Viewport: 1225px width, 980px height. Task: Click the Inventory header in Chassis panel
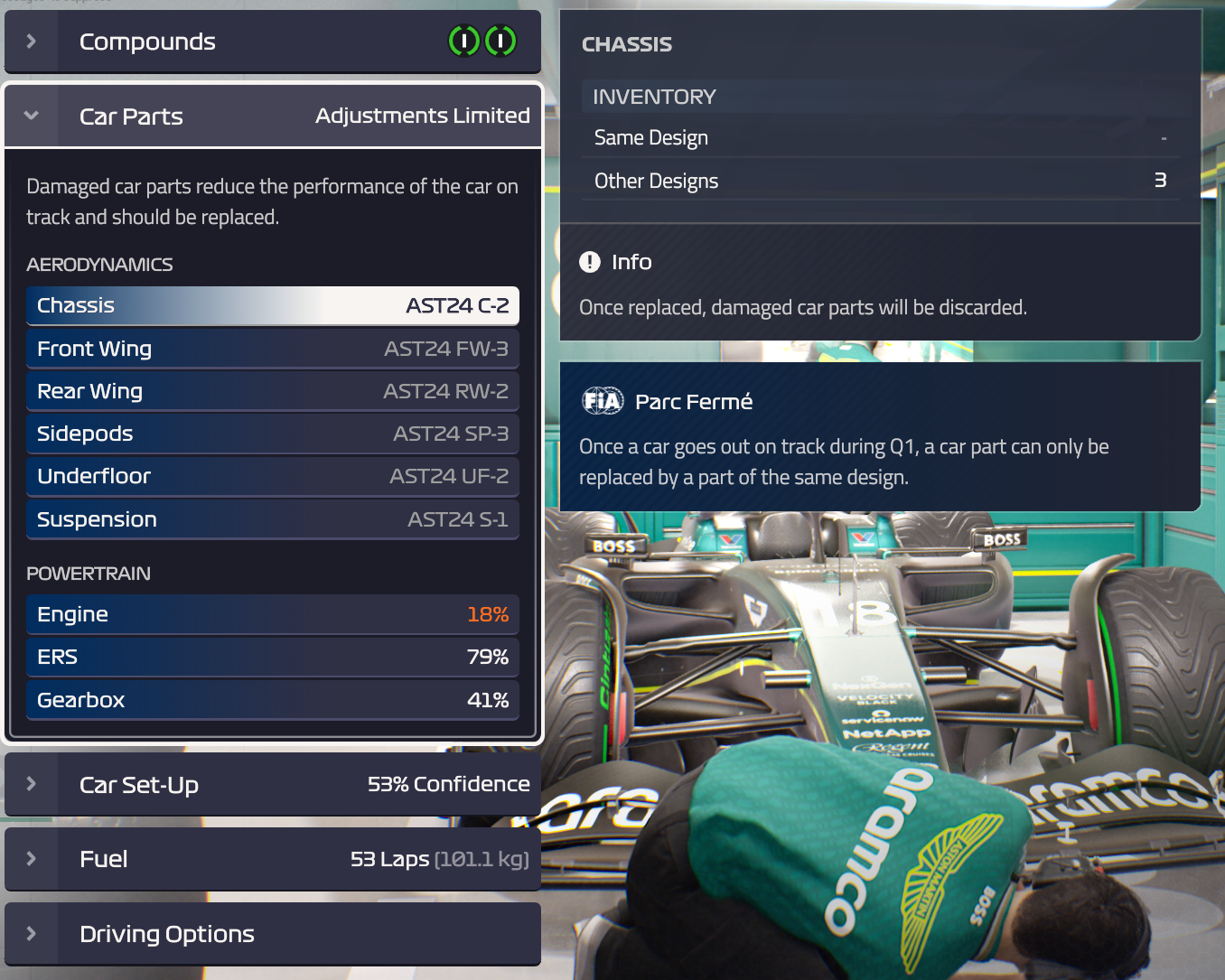[881, 97]
